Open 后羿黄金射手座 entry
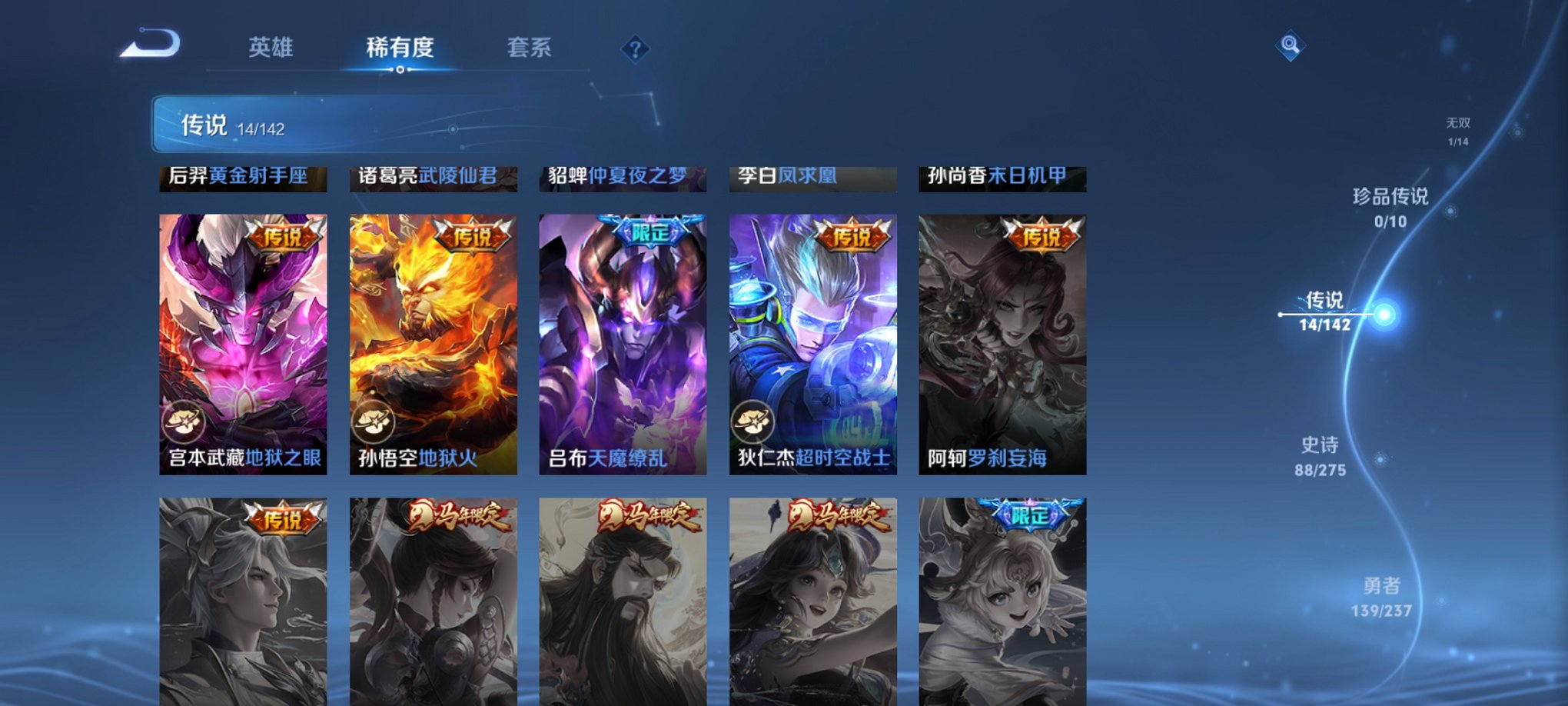1568x706 pixels. click(242, 177)
